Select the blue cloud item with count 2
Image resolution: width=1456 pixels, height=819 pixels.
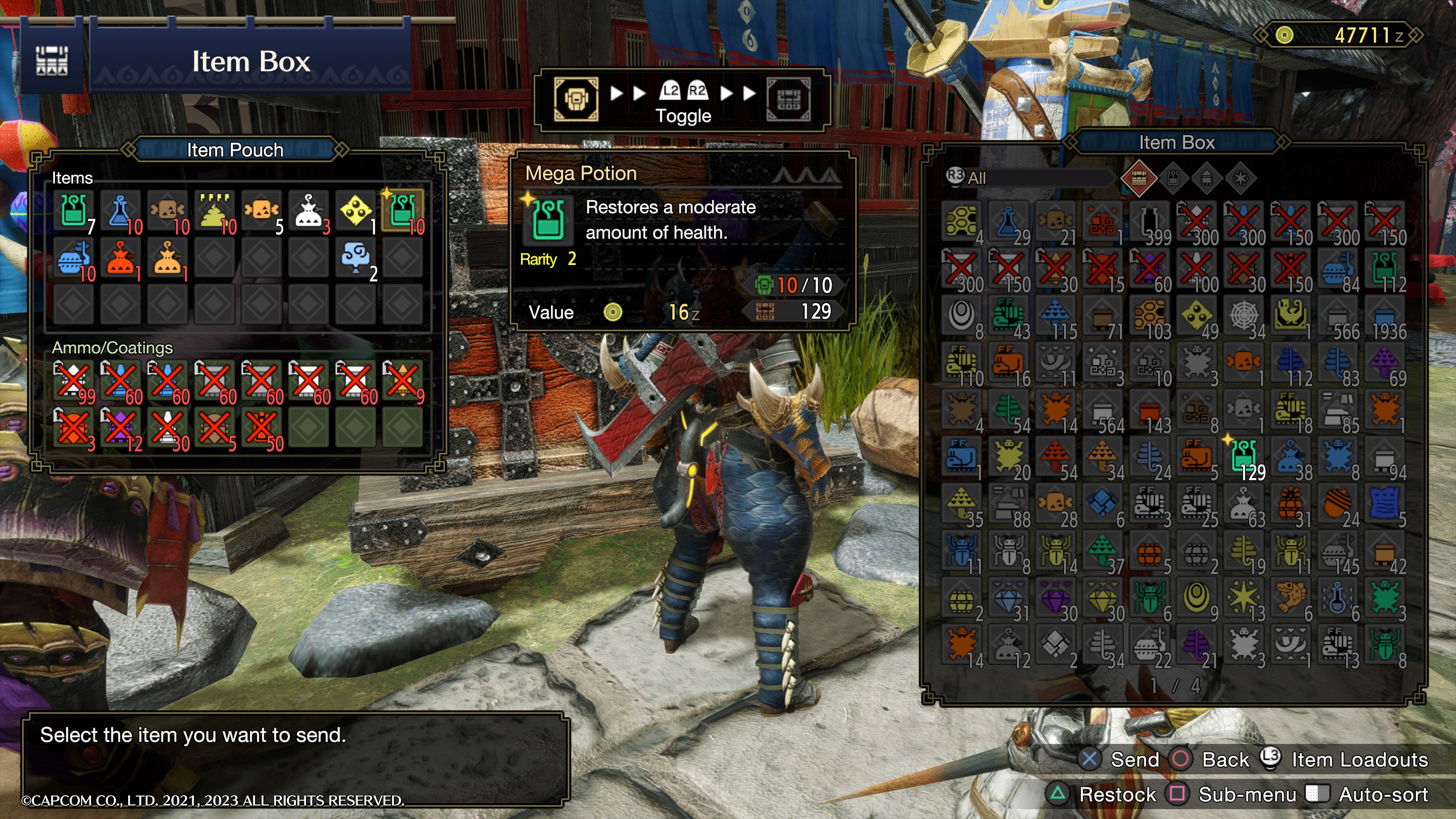[x=356, y=258]
